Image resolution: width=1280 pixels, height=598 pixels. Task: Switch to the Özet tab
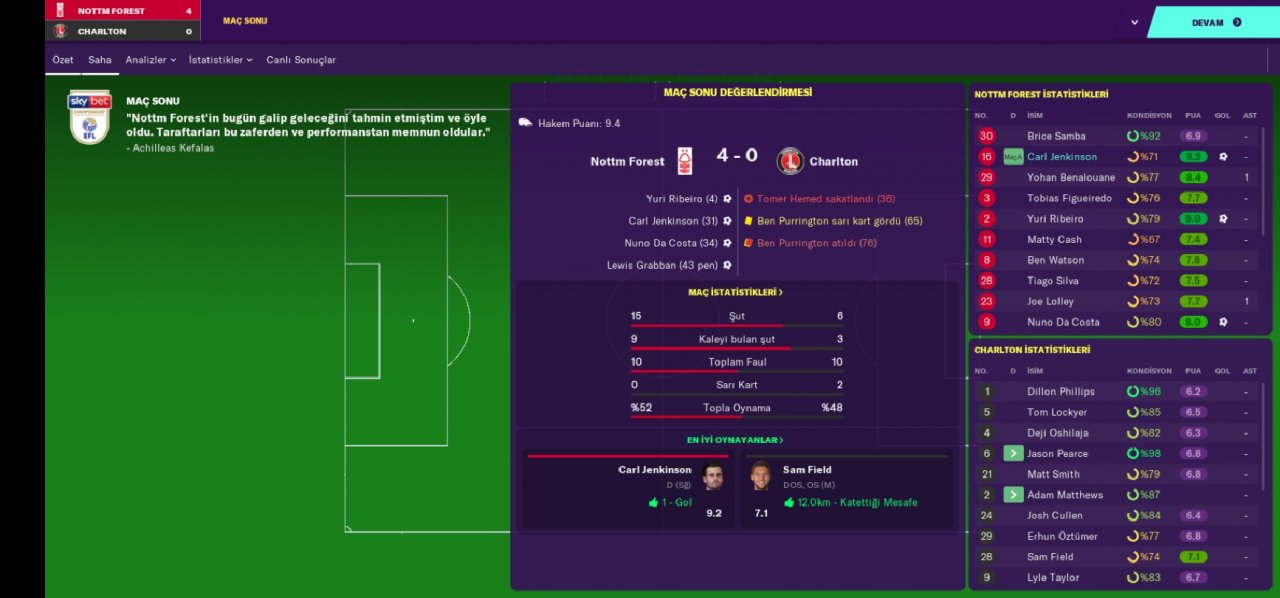pos(63,60)
